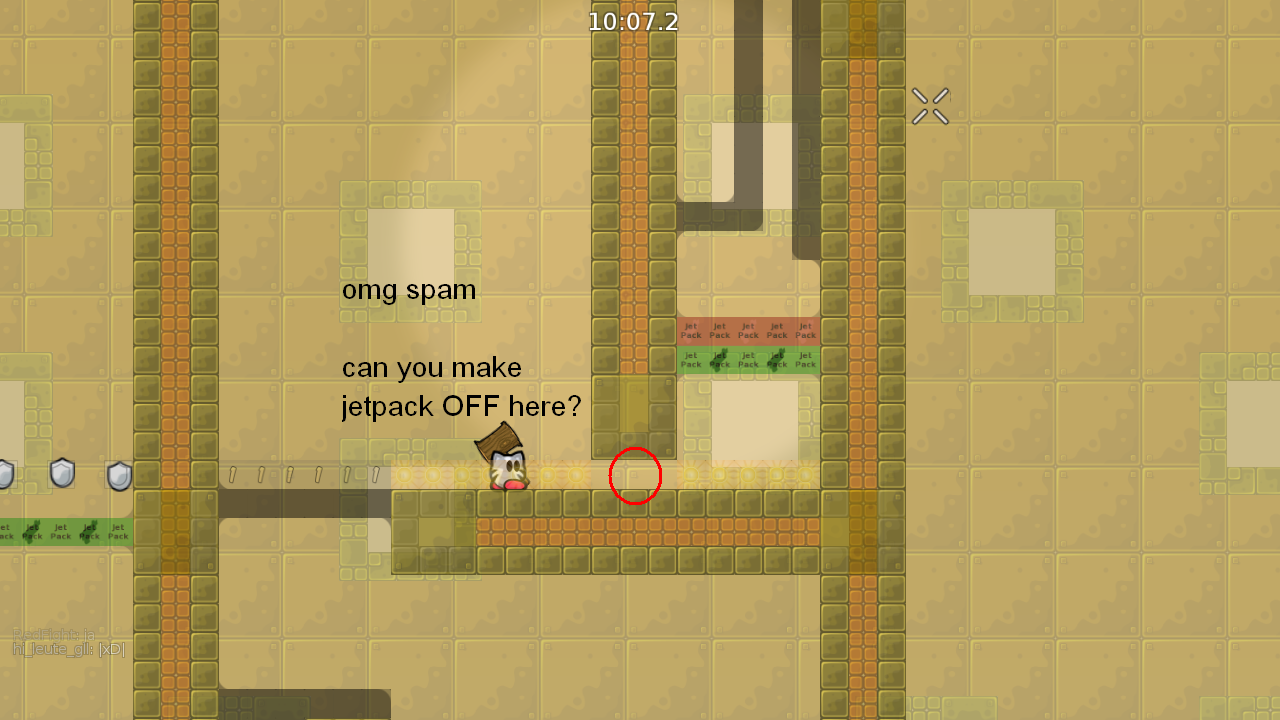
Task: Click a green Jet Pack ON tile
Action: 747,360
